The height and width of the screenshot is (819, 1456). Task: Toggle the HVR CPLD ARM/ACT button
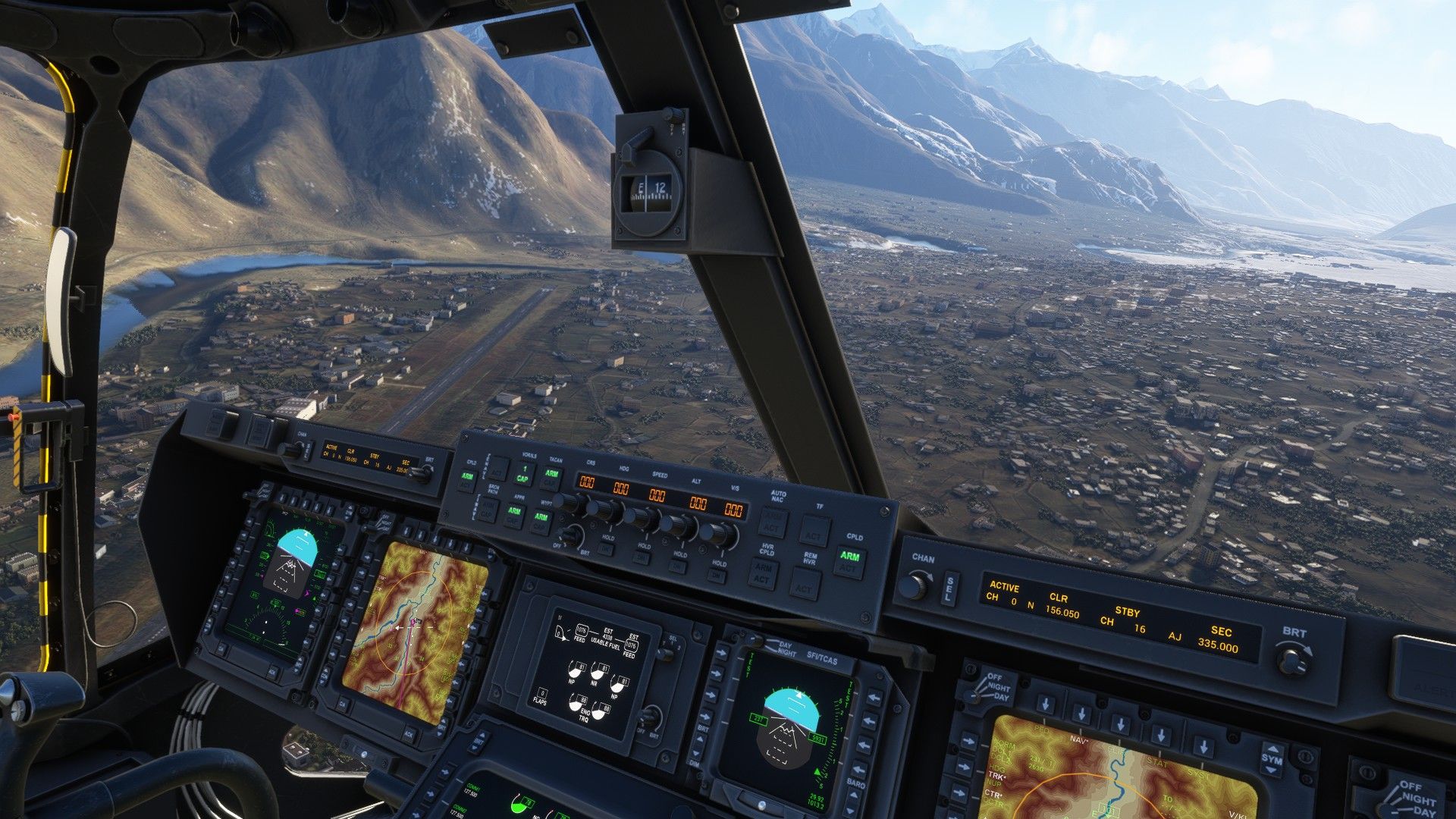point(763,573)
